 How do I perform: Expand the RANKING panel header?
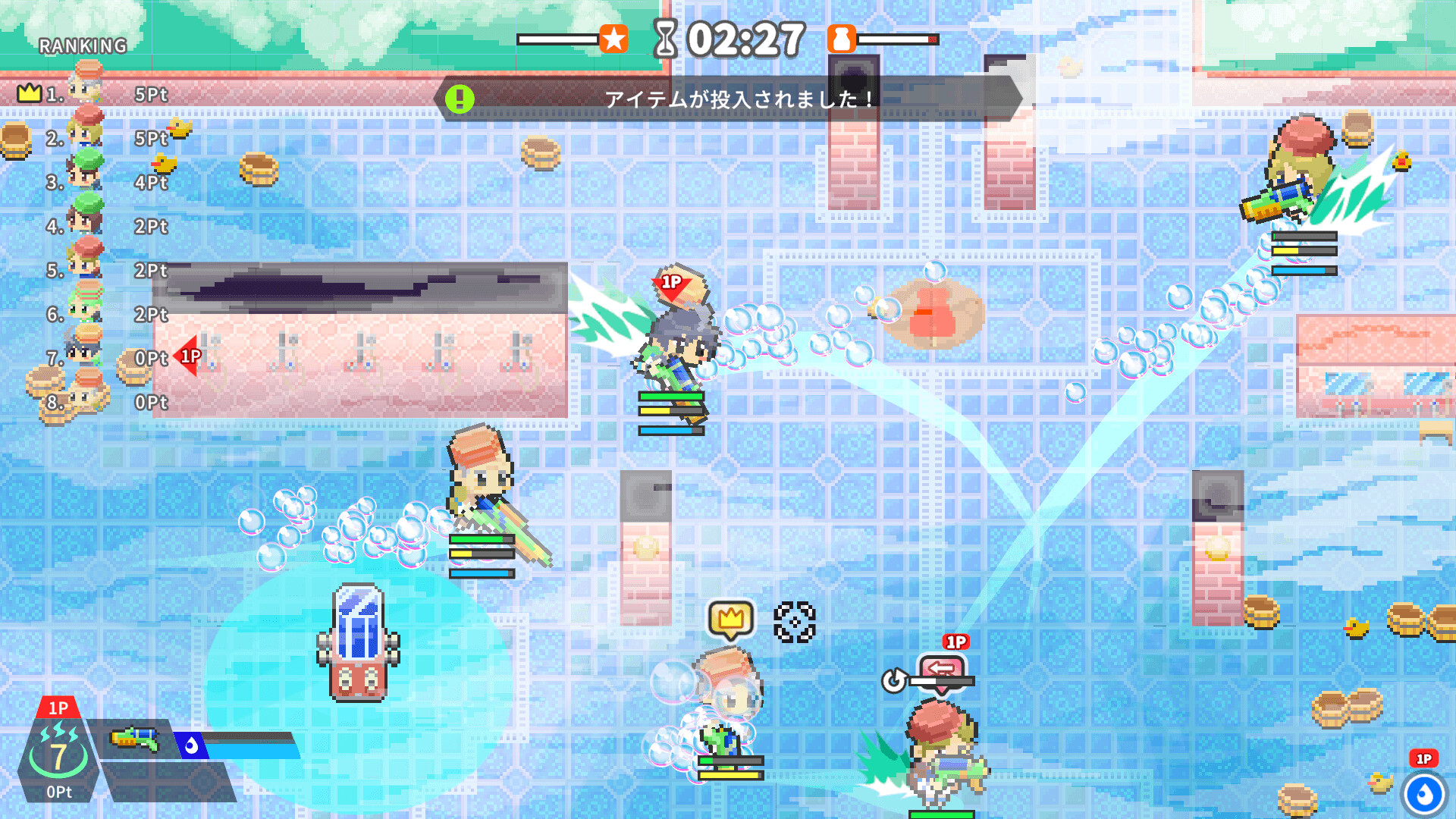click(x=81, y=45)
